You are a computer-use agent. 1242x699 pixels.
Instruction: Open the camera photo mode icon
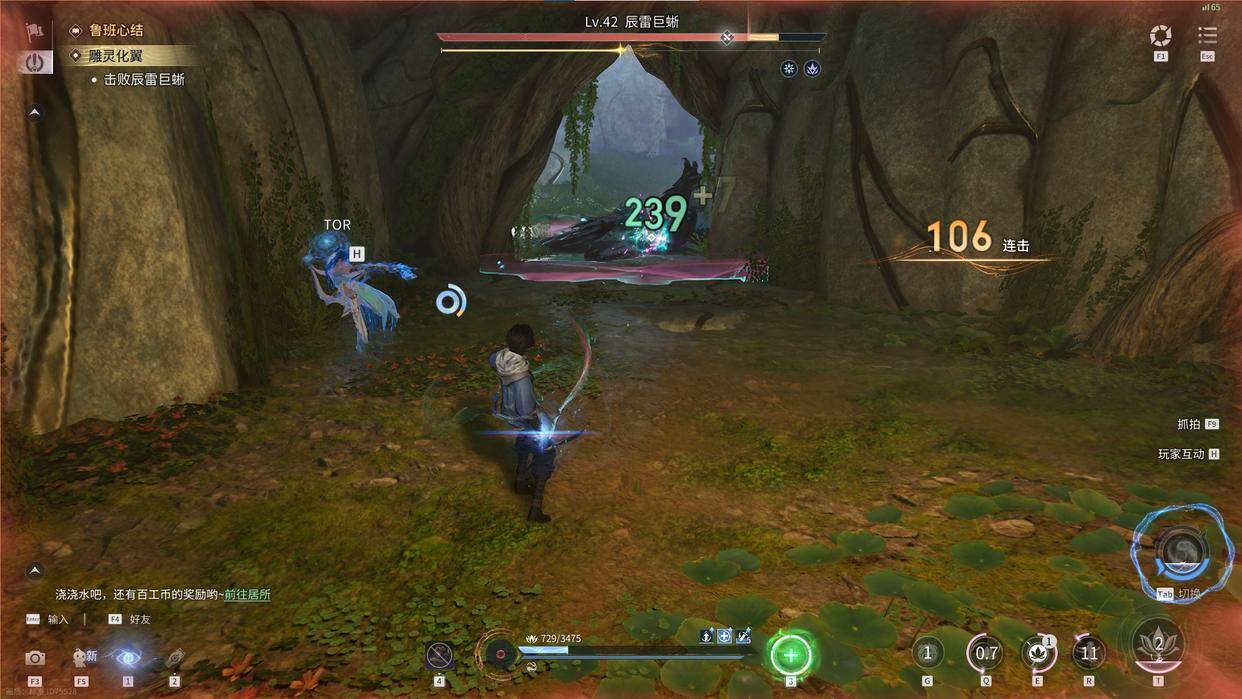coord(35,658)
